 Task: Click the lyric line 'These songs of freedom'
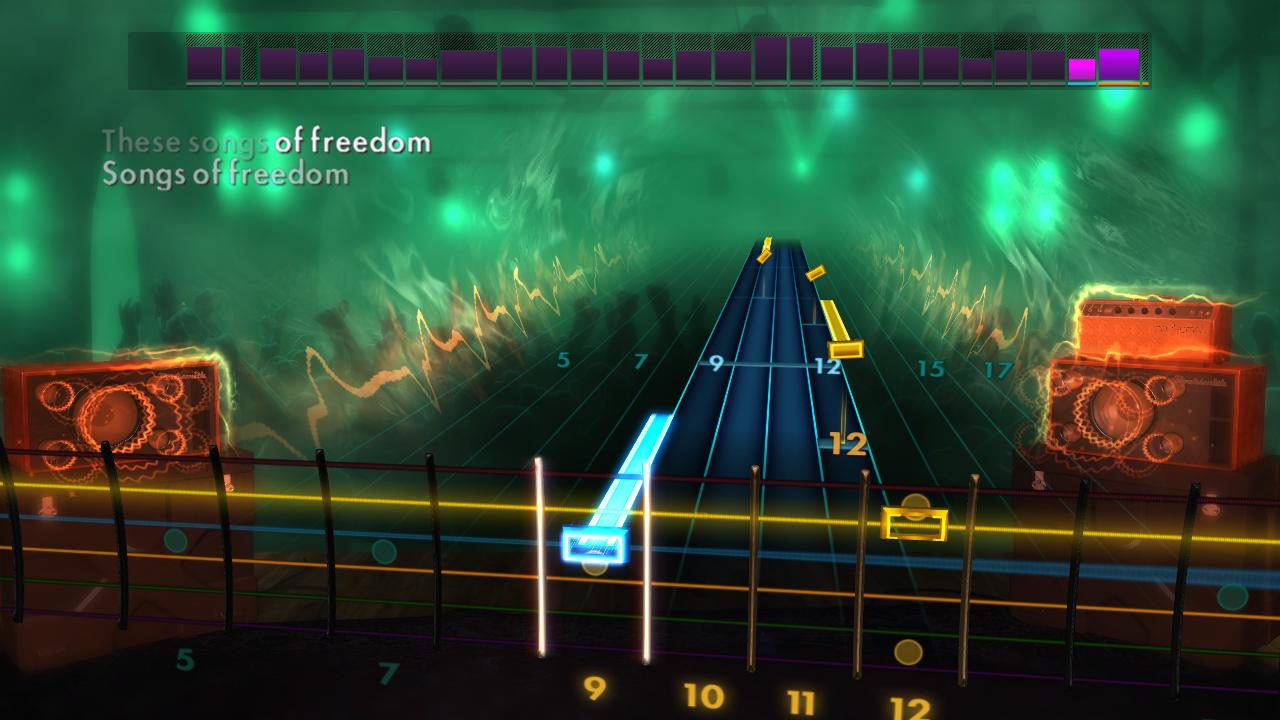(x=267, y=141)
